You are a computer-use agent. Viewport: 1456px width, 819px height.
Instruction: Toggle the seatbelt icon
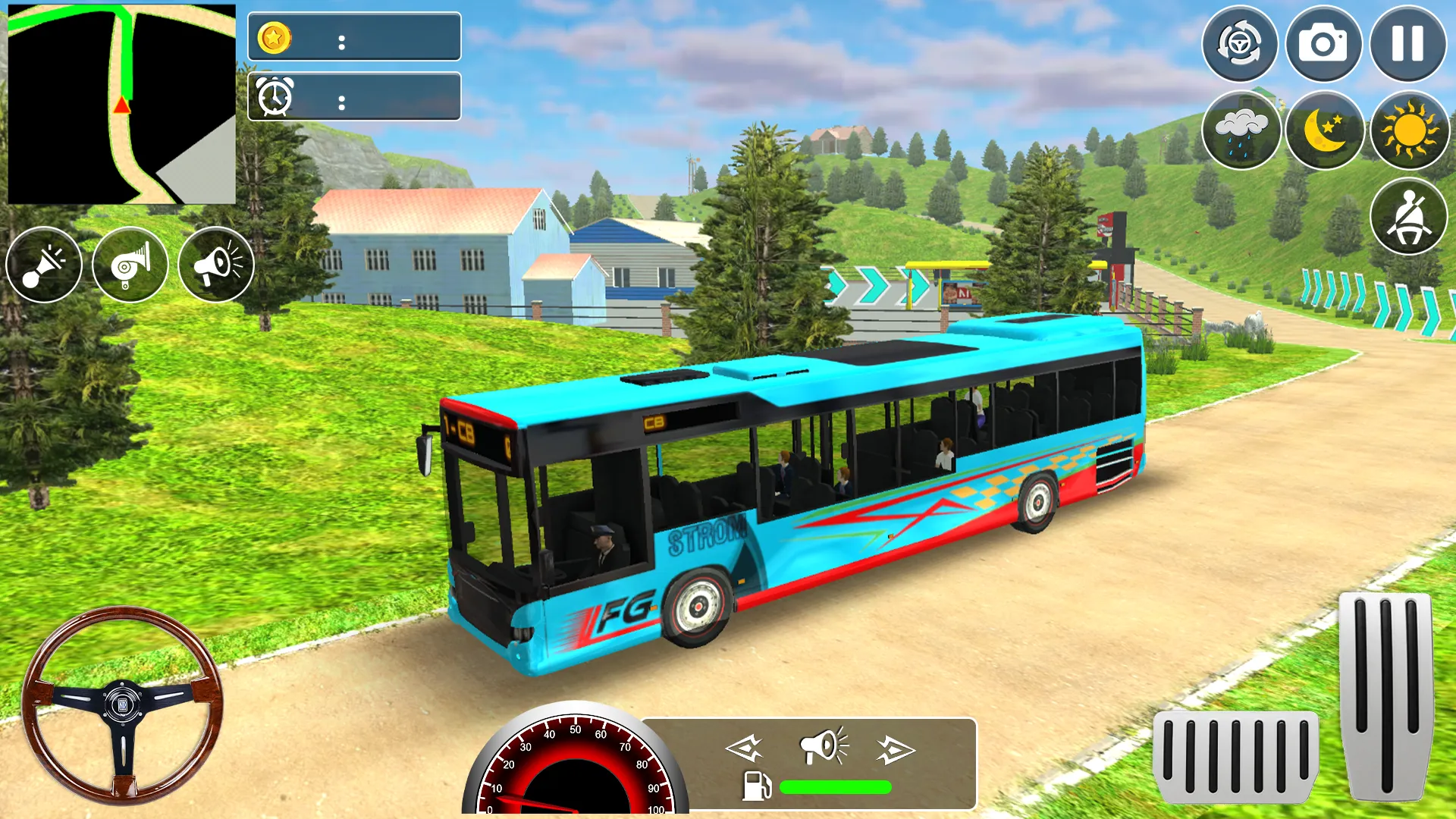(x=1408, y=216)
